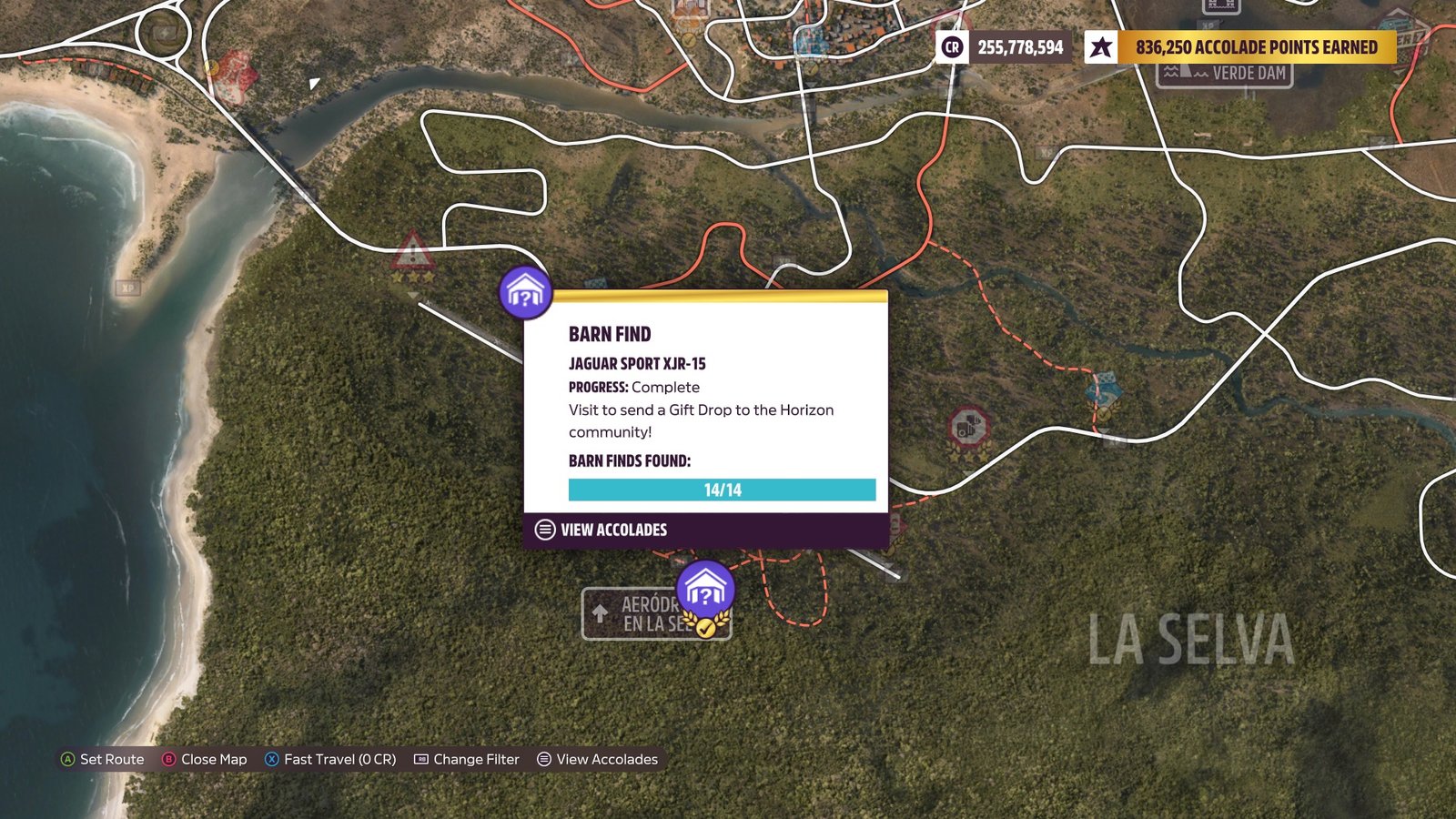Screen dimensions: 1456x819
Task: Choose Set Route in the bottom legend
Action: (102, 759)
